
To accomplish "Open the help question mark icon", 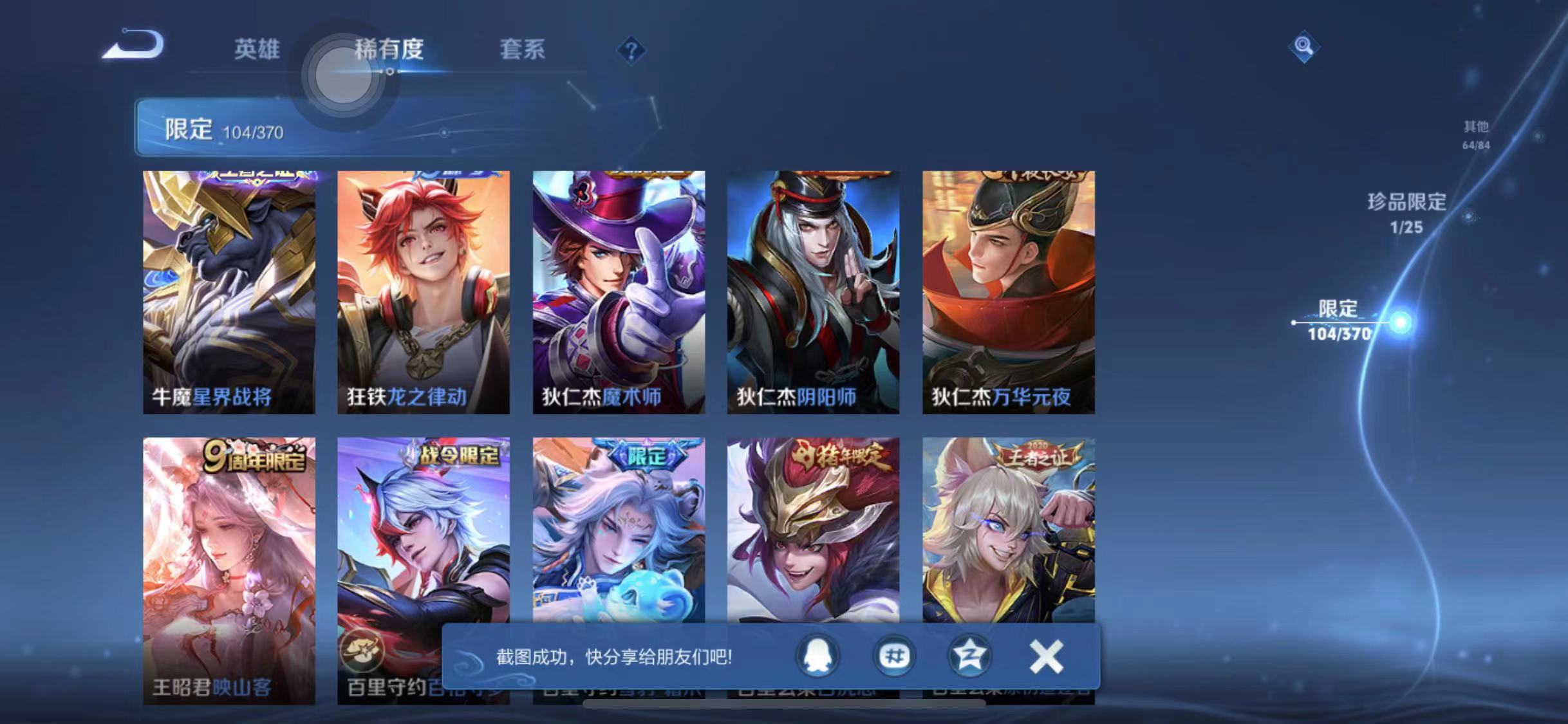I will tap(633, 50).
